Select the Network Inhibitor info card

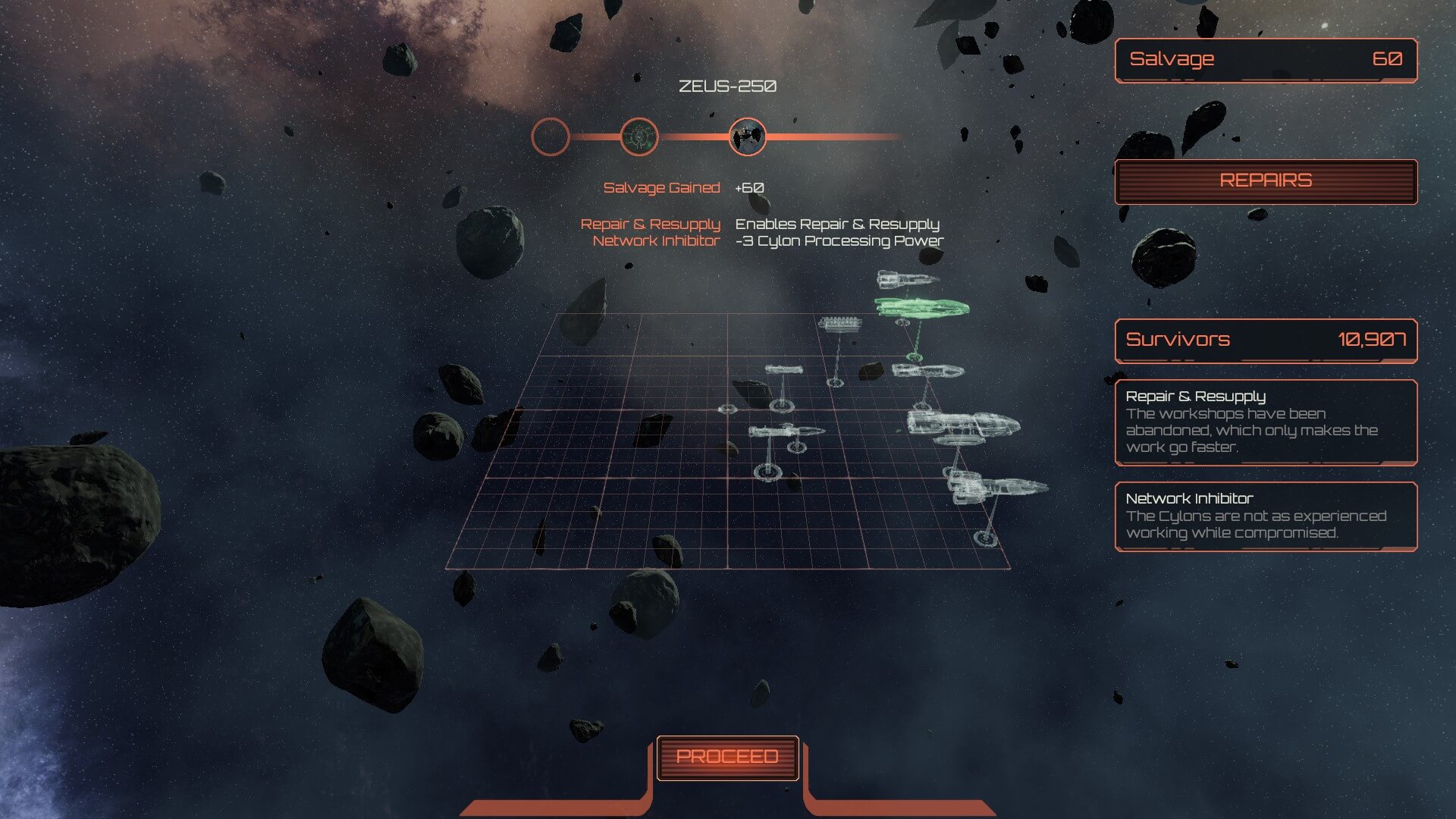pyautogui.click(x=1266, y=516)
